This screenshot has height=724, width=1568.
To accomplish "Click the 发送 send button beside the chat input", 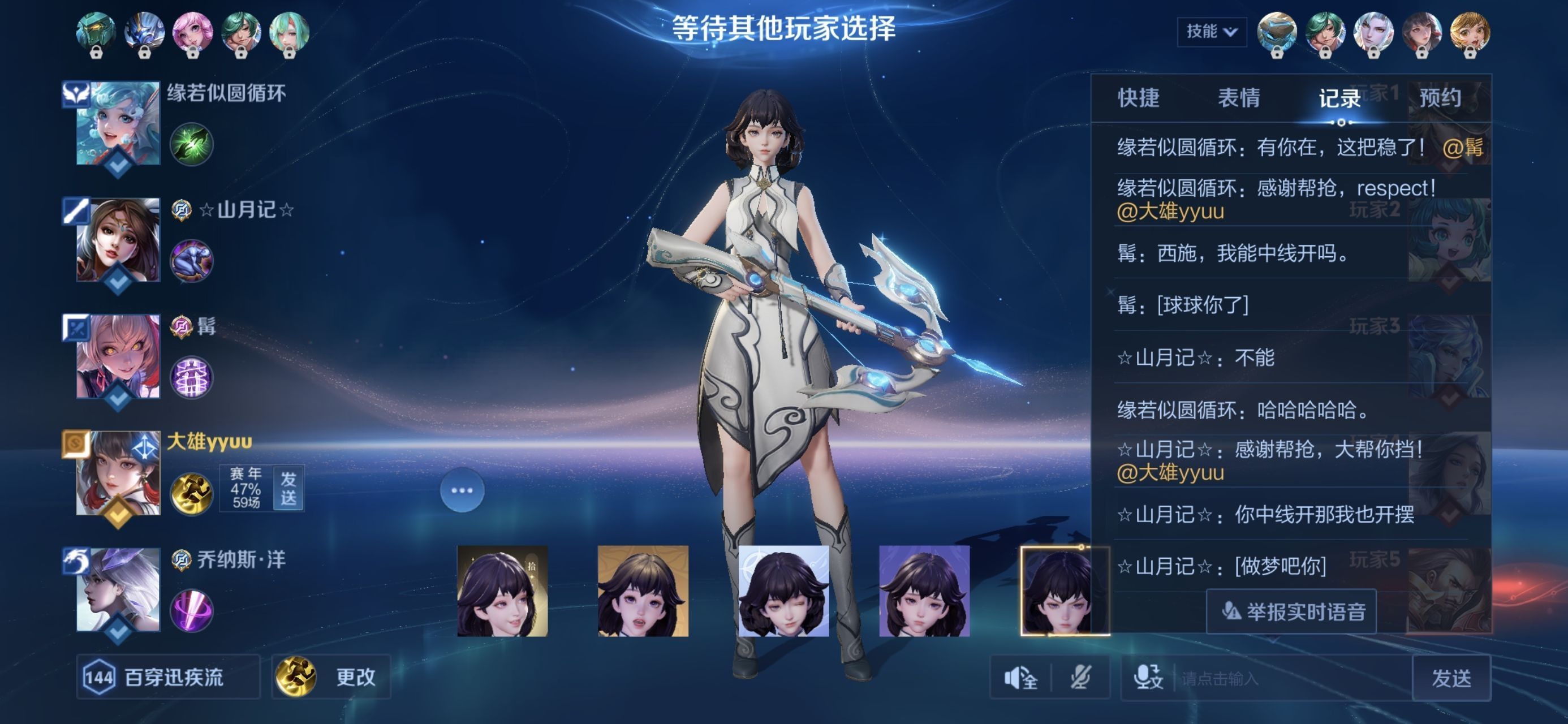I will tap(1451, 678).
